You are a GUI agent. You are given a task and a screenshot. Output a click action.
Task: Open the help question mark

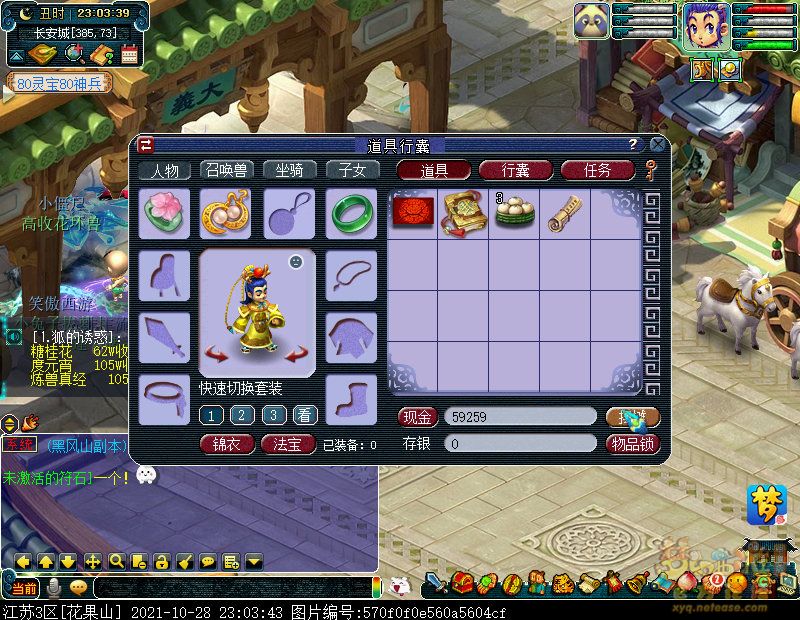tap(632, 144)
